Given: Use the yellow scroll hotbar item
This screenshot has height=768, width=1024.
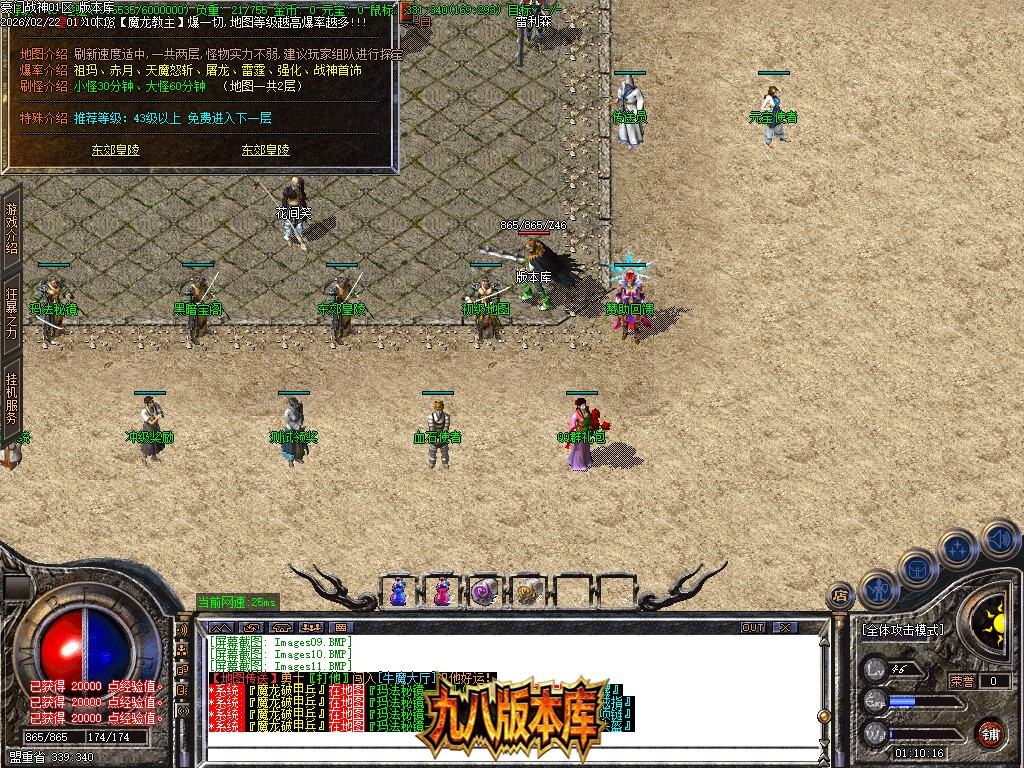Looking at the screenshot, I should [x=526, y=591].
